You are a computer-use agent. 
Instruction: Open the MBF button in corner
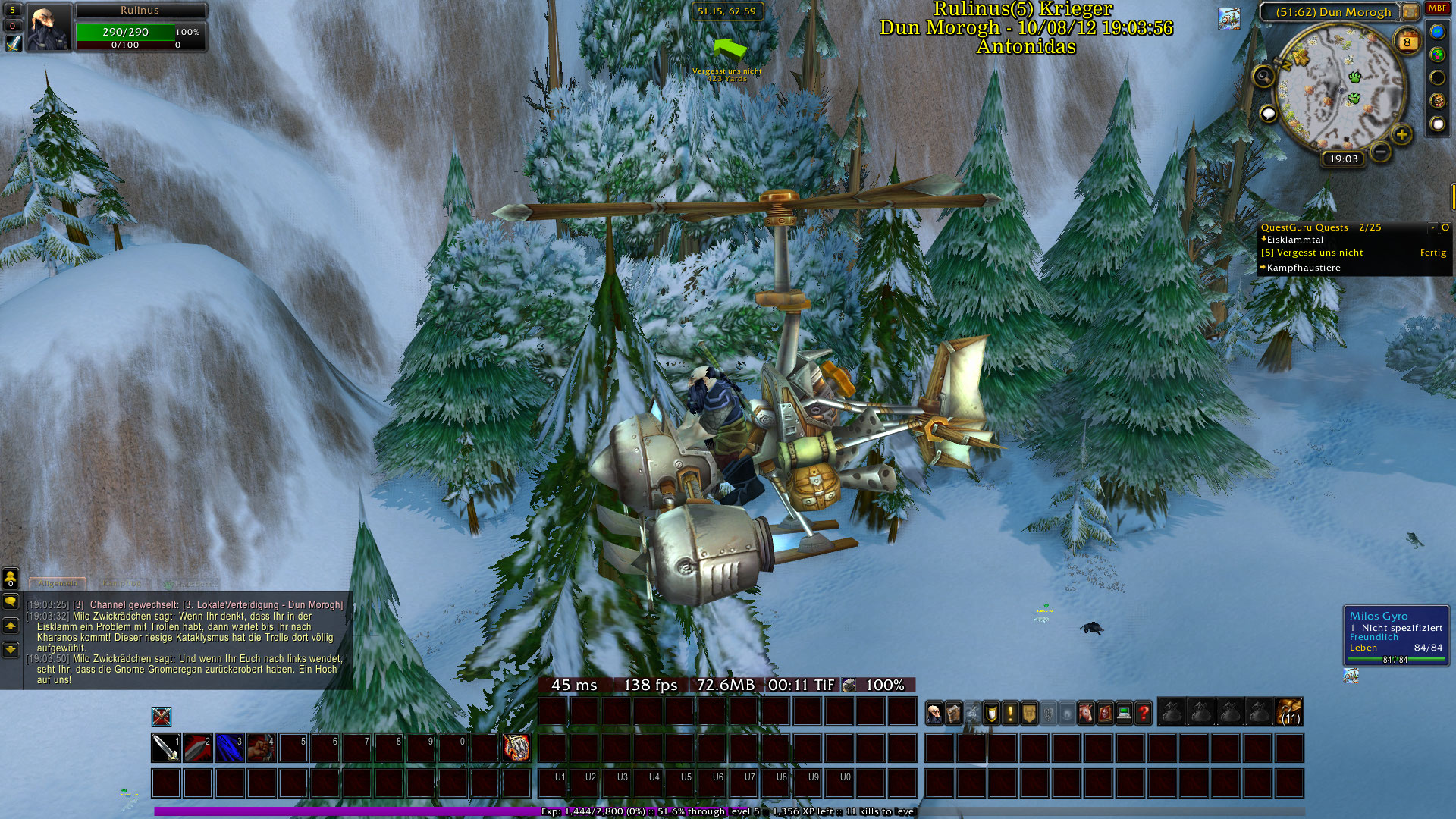click(1437, 8)
